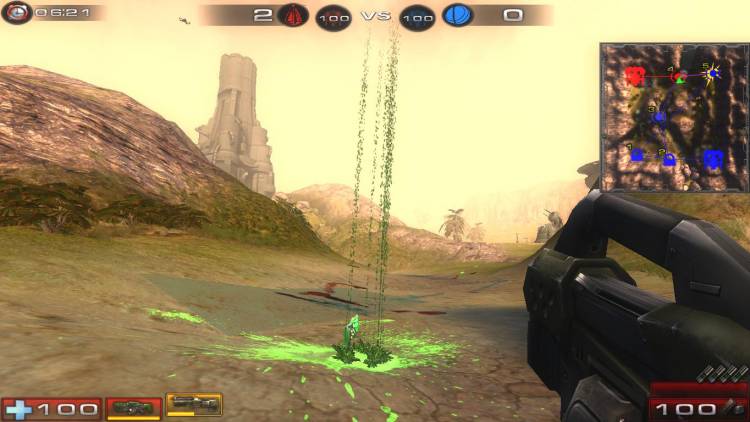The height and width of the screenshot is (422, 750).
Task: Click the red team emblem
Action: 291,16
